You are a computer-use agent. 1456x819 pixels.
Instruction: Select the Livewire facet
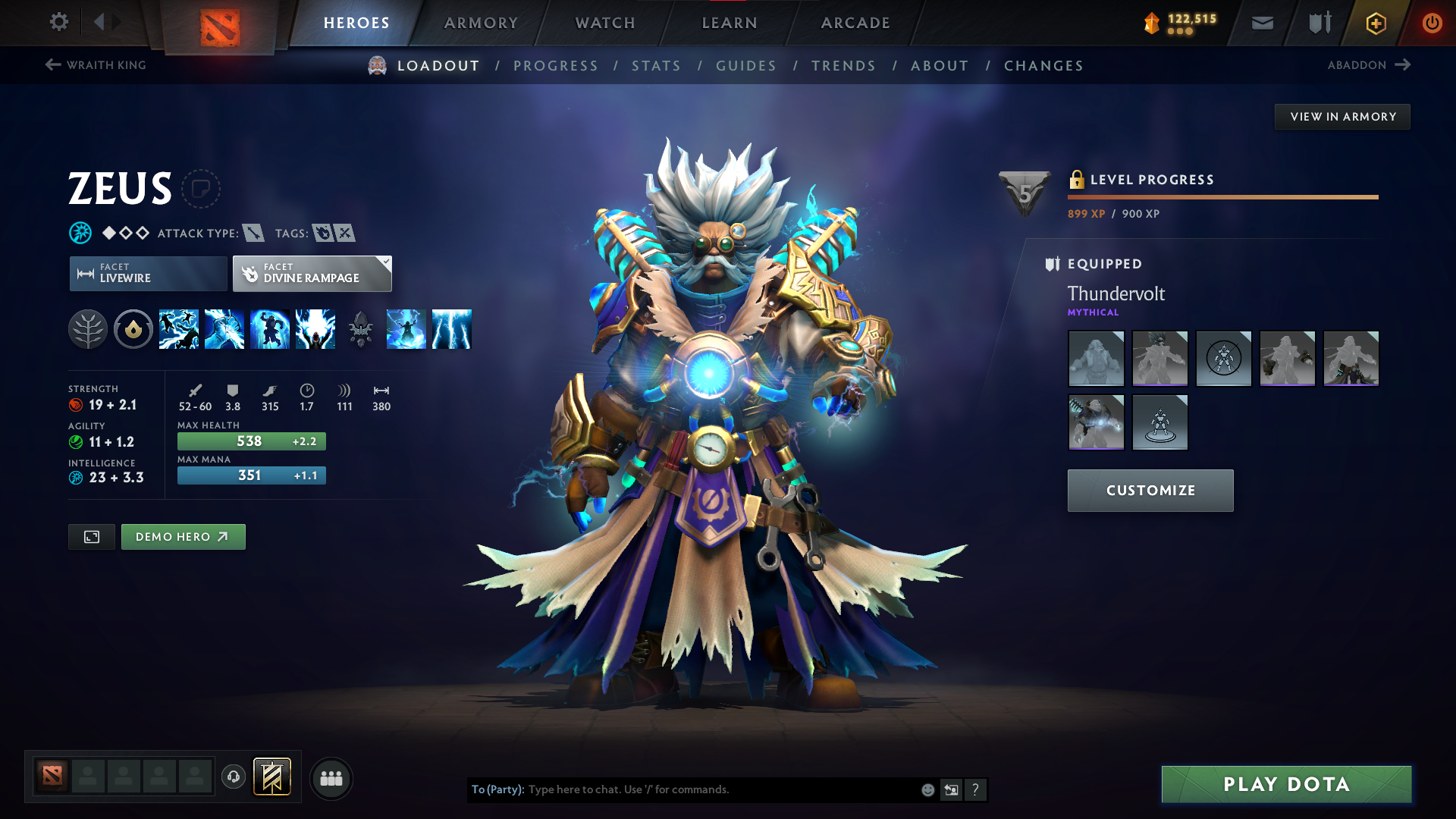(147, 273)
